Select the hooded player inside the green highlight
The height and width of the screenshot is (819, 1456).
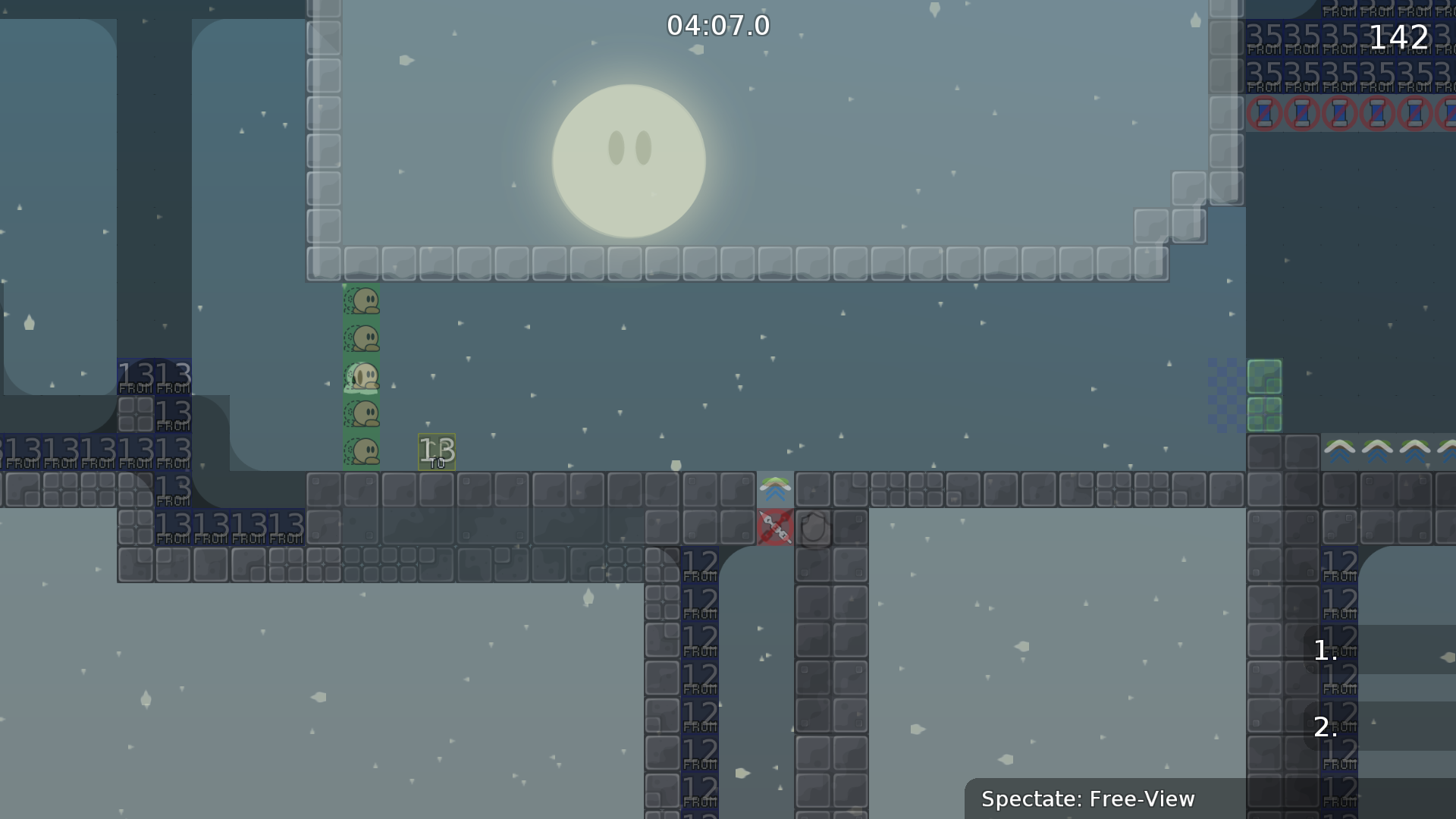tap(362, 377)
